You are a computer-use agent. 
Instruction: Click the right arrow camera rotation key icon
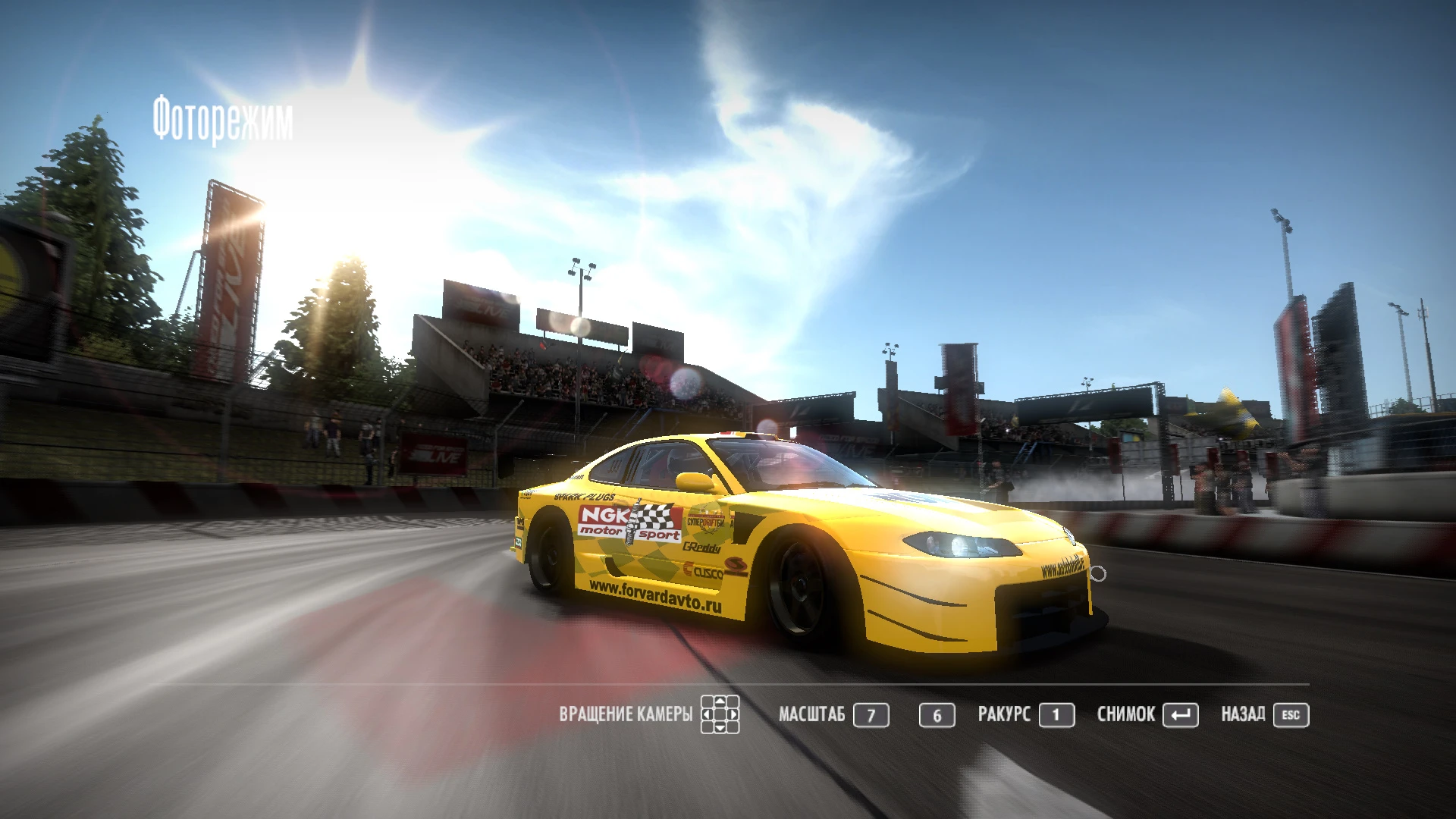tap(732, 715)
